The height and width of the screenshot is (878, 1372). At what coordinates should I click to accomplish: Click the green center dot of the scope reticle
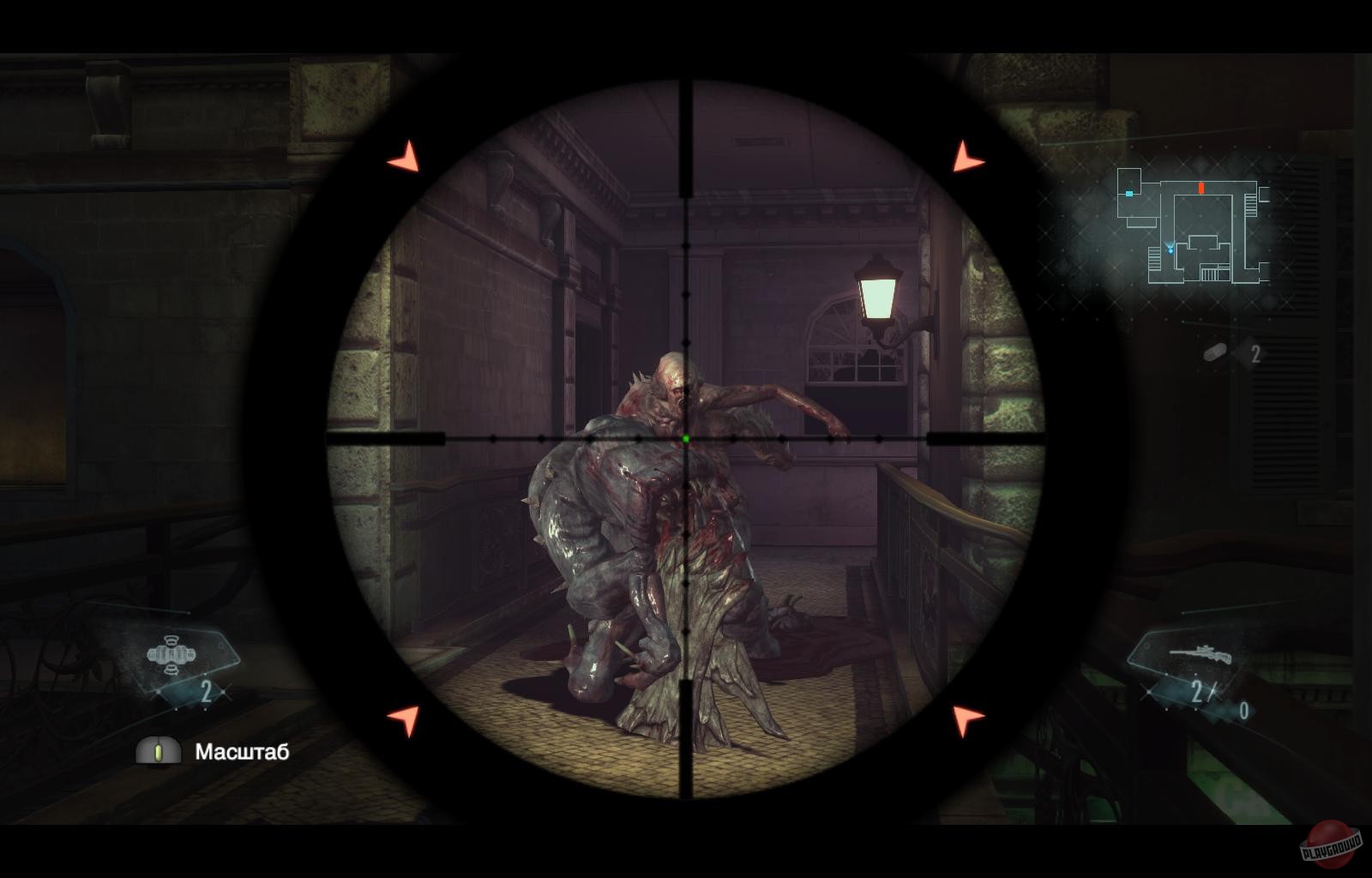(x=688, y=439)
